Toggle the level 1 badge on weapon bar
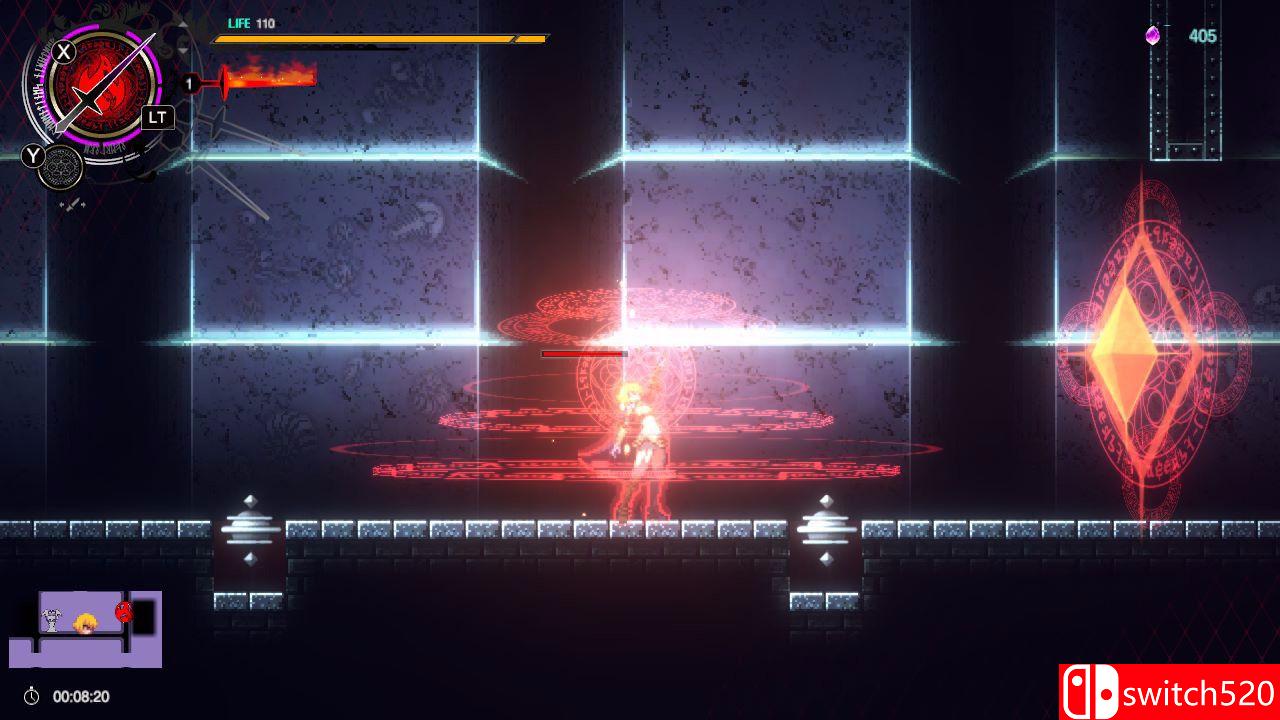Screen dimensions: 1280x720 tap(190, 82)
